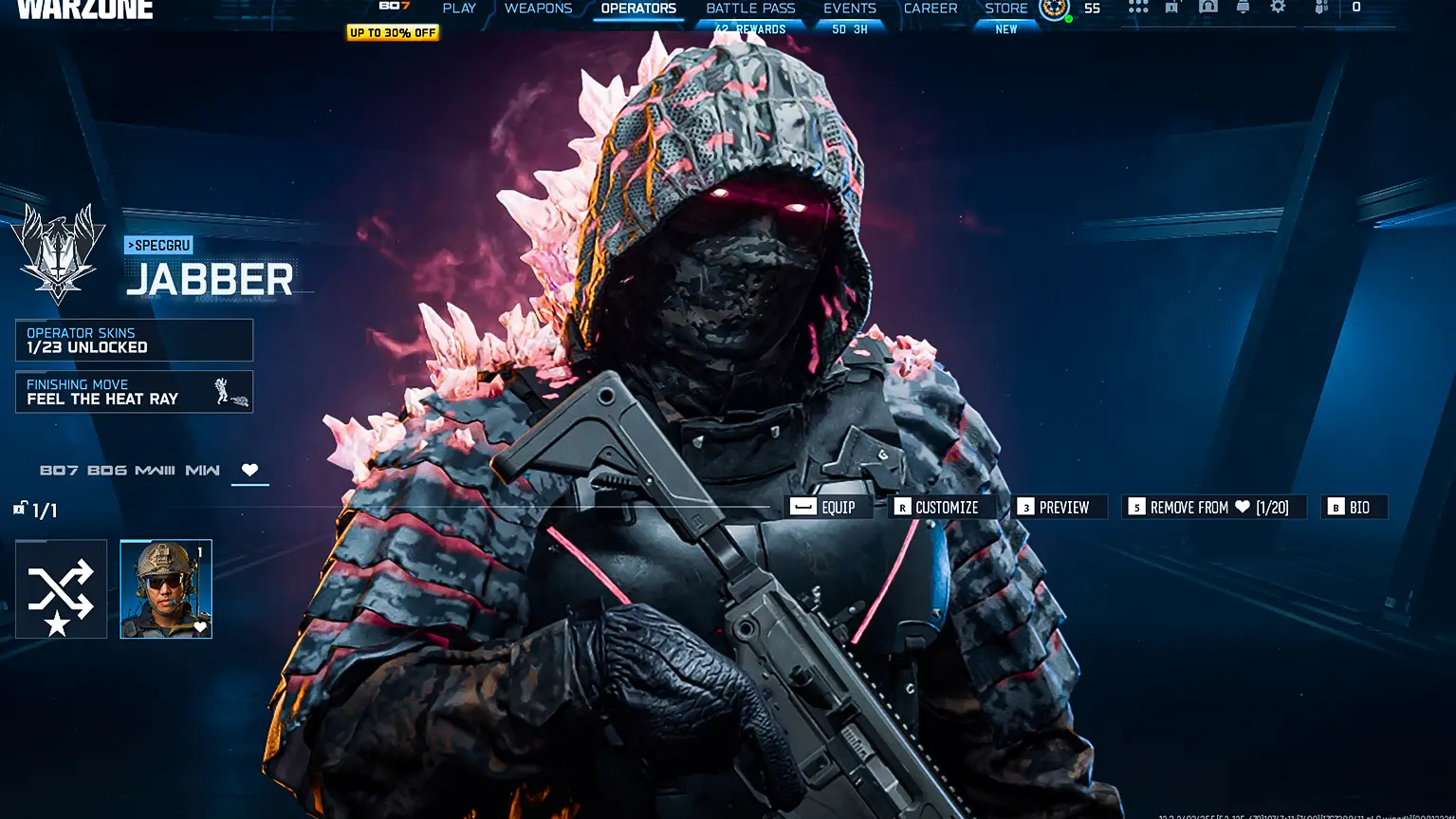This screenshot has height=819, width=1456.
Task: Switch to the MWIII operators filter
Action: click(155, 469)
